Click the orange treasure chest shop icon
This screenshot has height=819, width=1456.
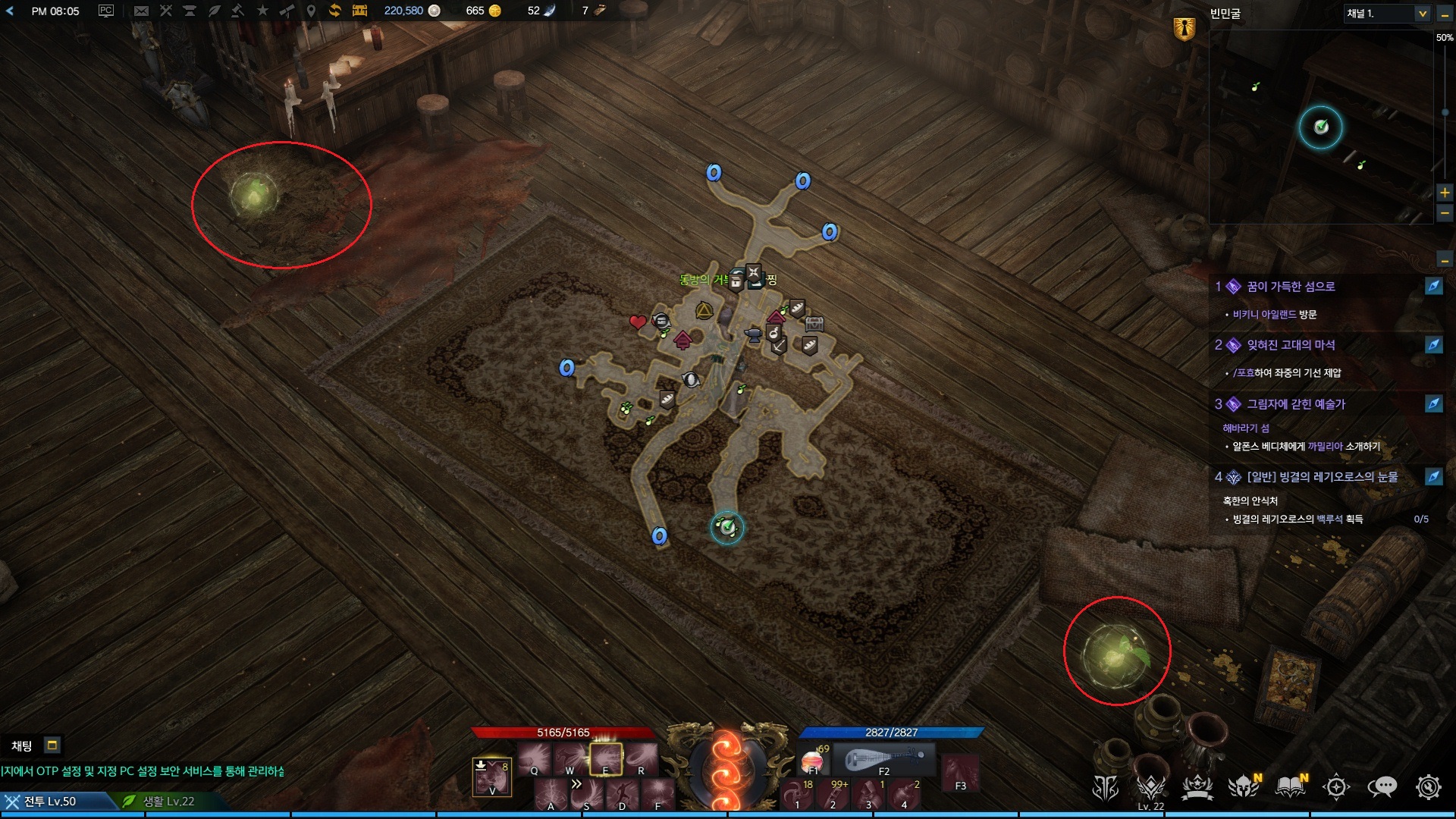[x=359, y=11]
